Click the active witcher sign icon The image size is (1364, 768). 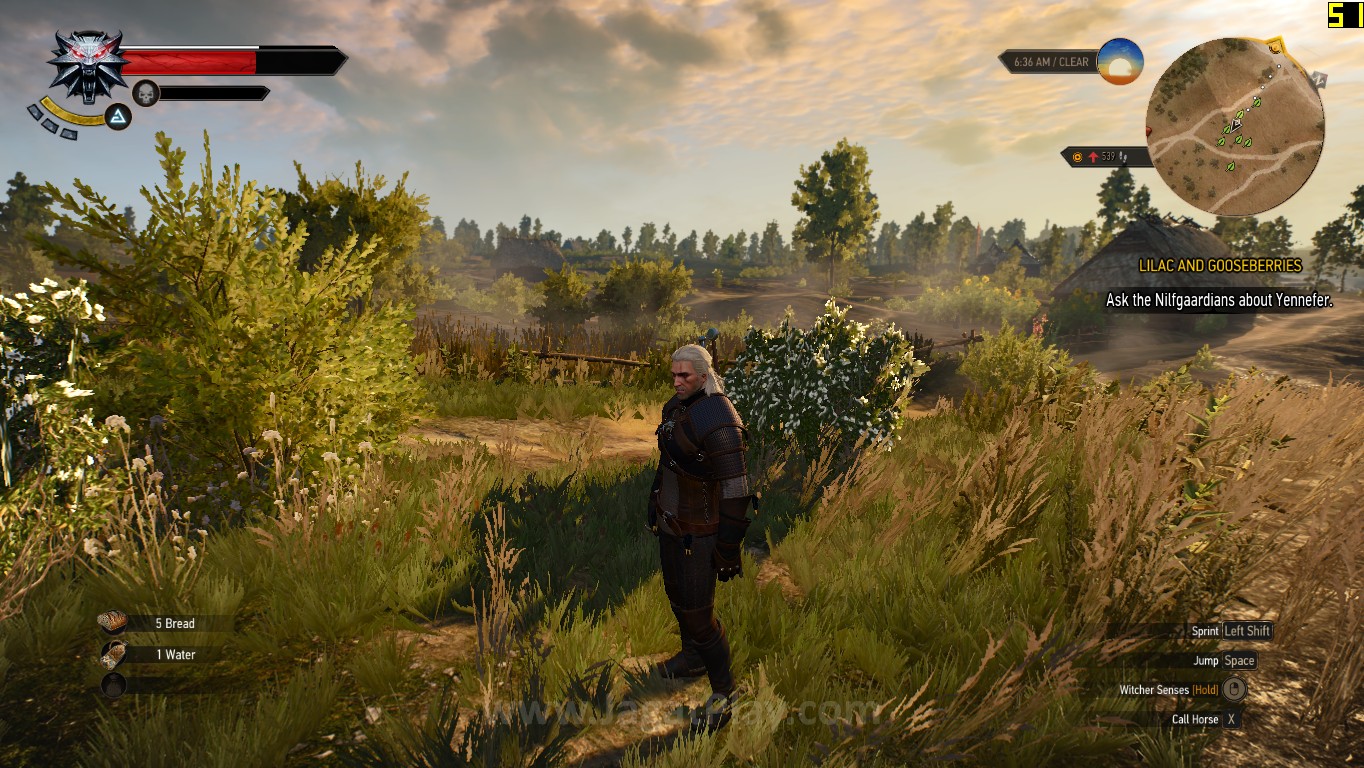[118, 118]
